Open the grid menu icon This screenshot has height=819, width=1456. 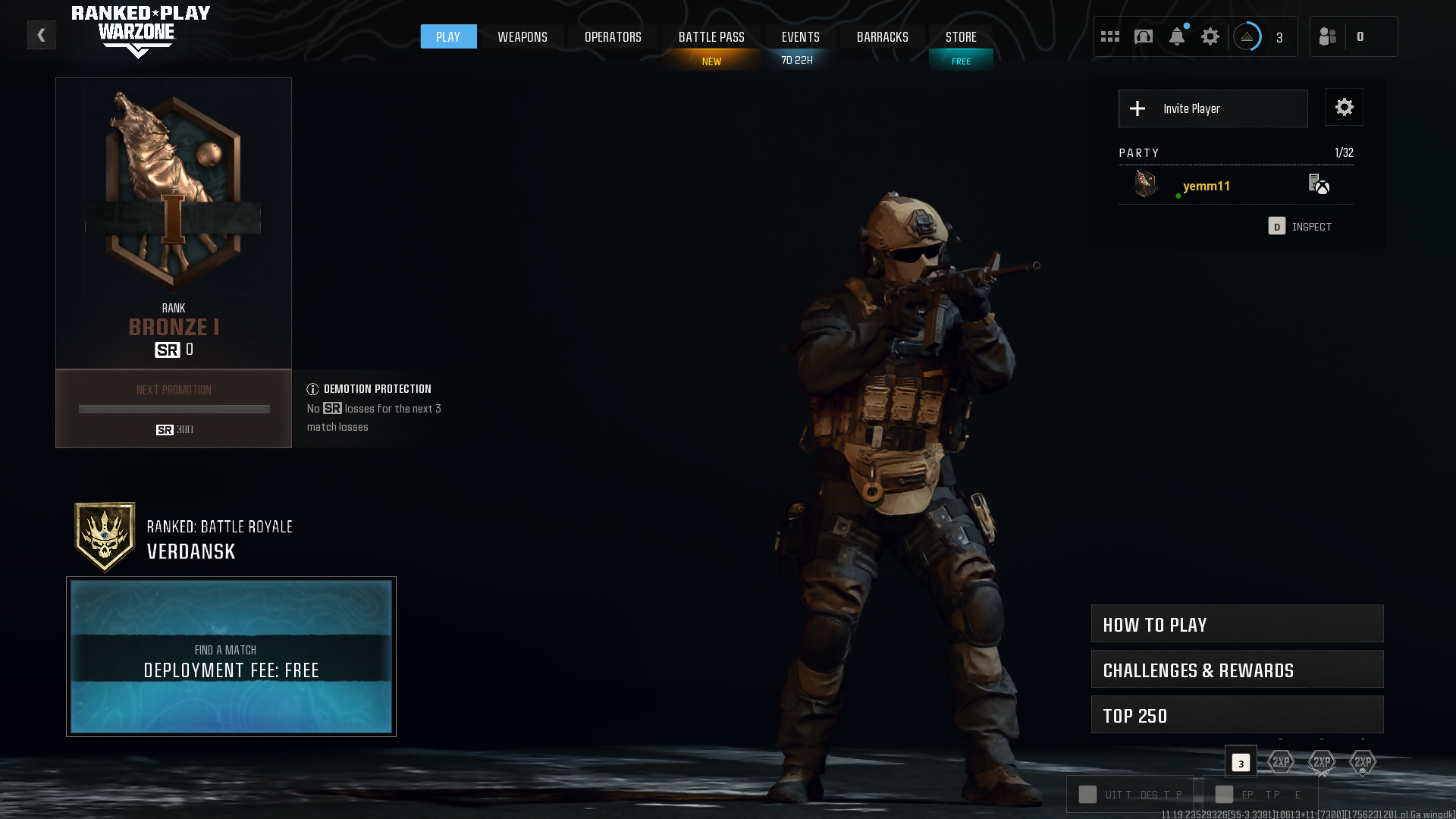(x=1110, y=36)
